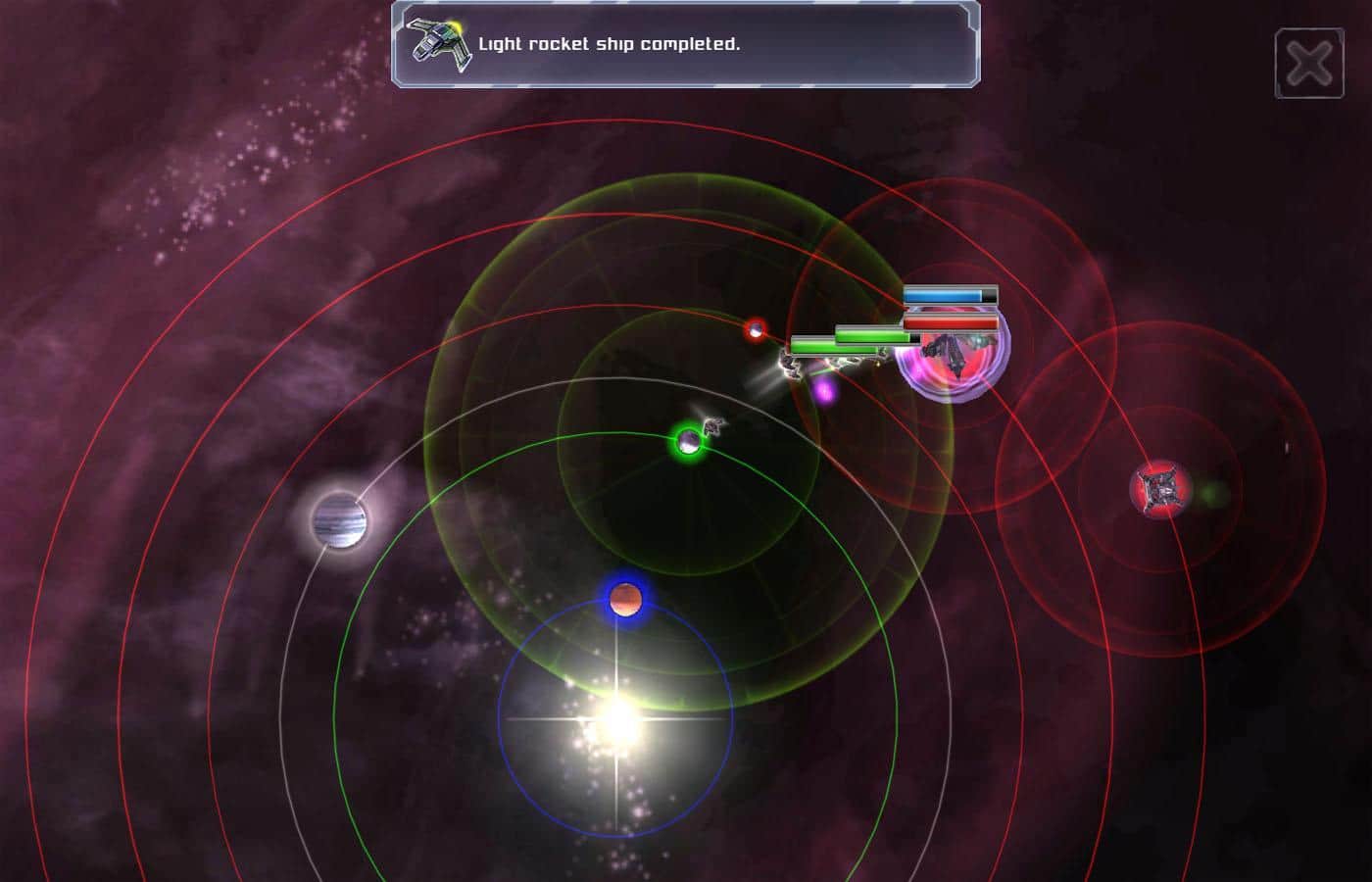Tap the "Light rocket ship completed" notification
Image resolution: width=1372 pixels, height=882 pixels.
pyautogui.click(x=685, y=45)
